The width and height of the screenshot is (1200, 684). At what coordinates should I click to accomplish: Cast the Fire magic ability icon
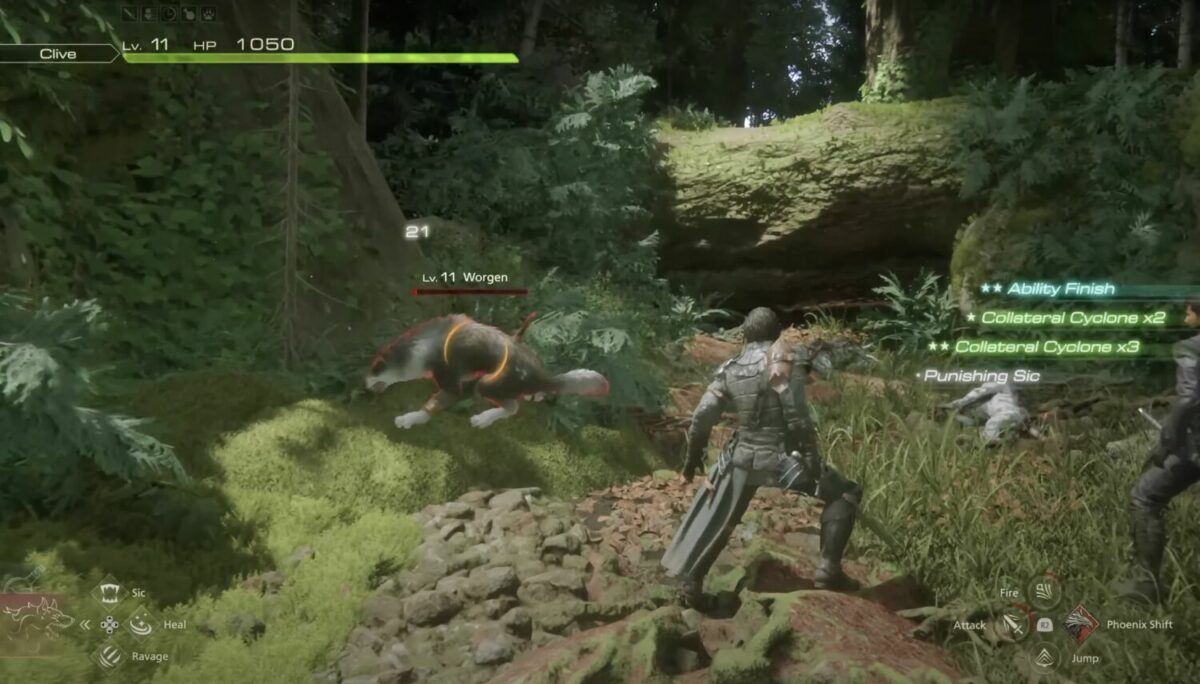1044,593
